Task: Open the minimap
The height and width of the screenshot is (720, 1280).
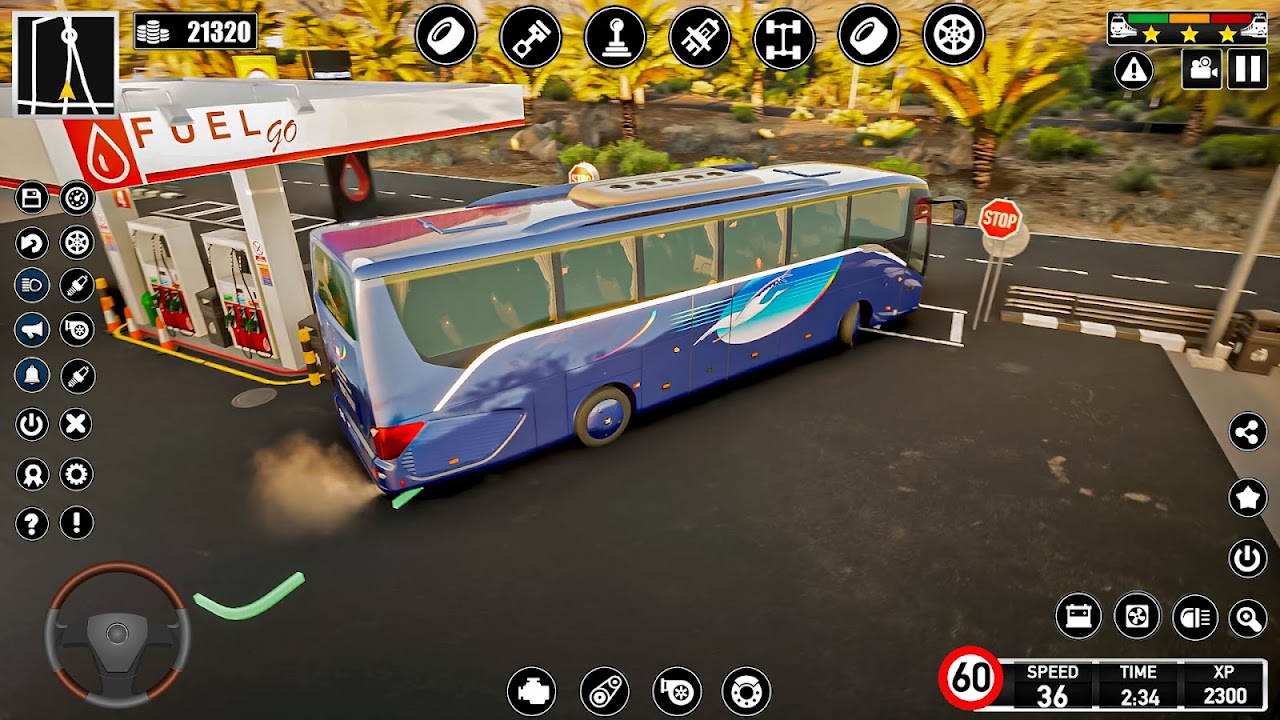Action: point(66,65)
